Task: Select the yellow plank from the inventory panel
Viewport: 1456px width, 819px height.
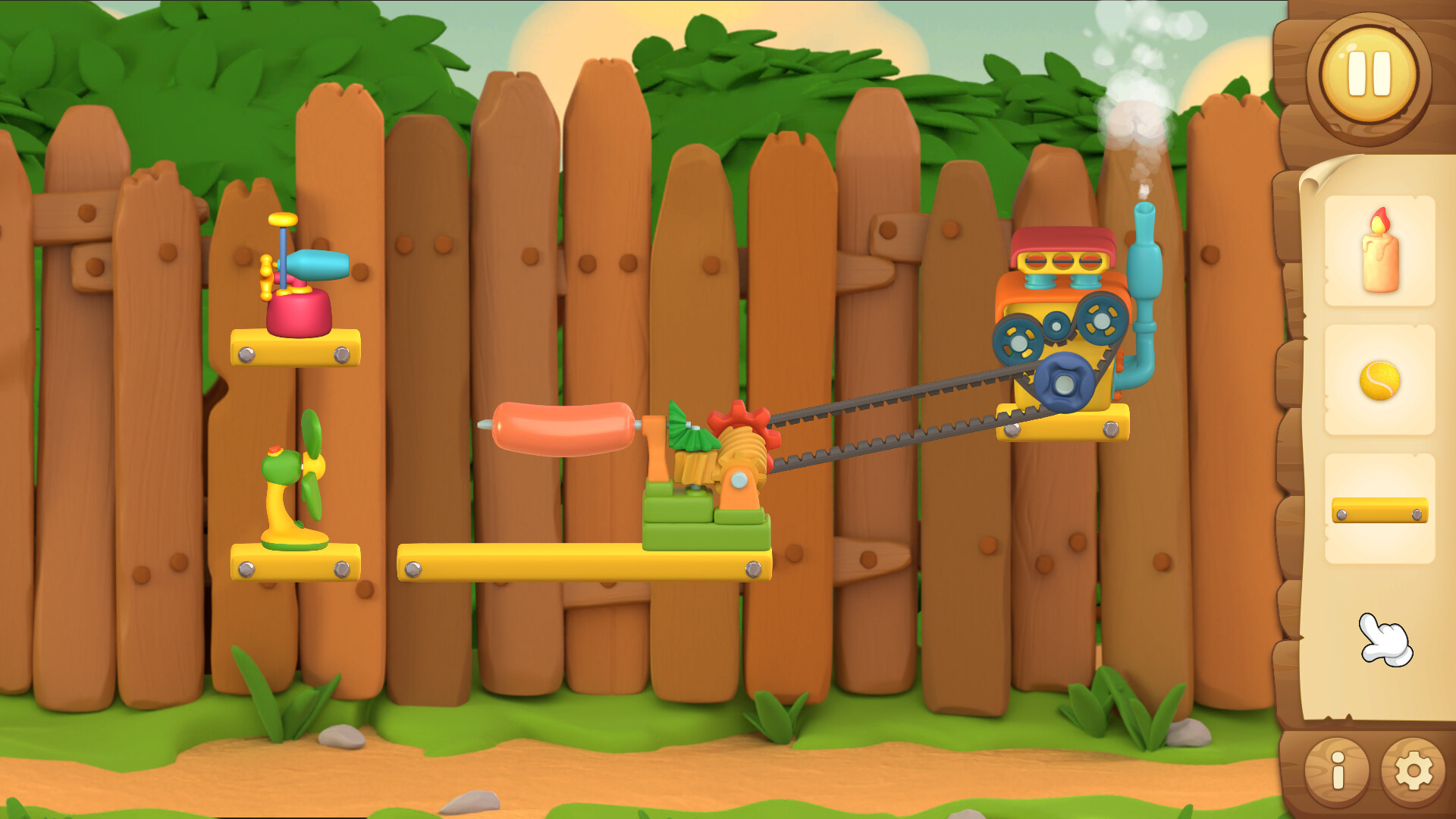Action: 1382,512
